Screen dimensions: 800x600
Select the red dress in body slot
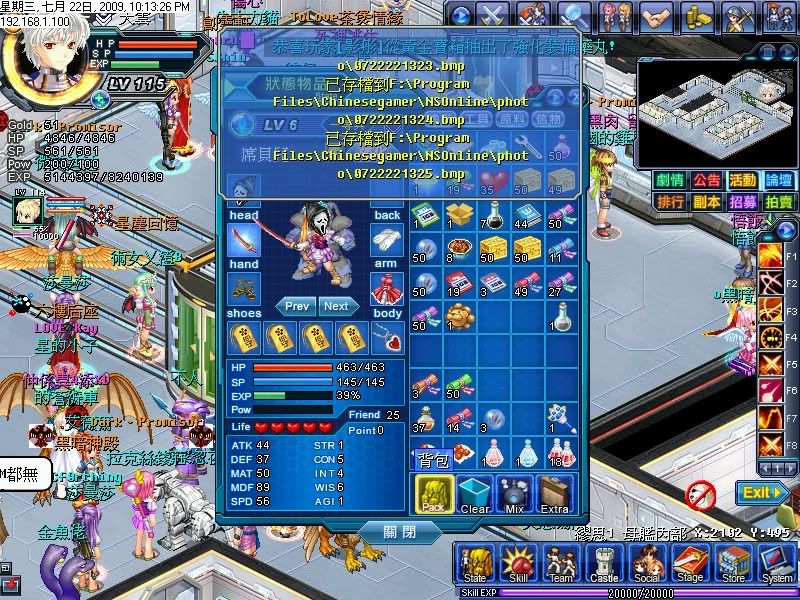[x=387, y=290]
